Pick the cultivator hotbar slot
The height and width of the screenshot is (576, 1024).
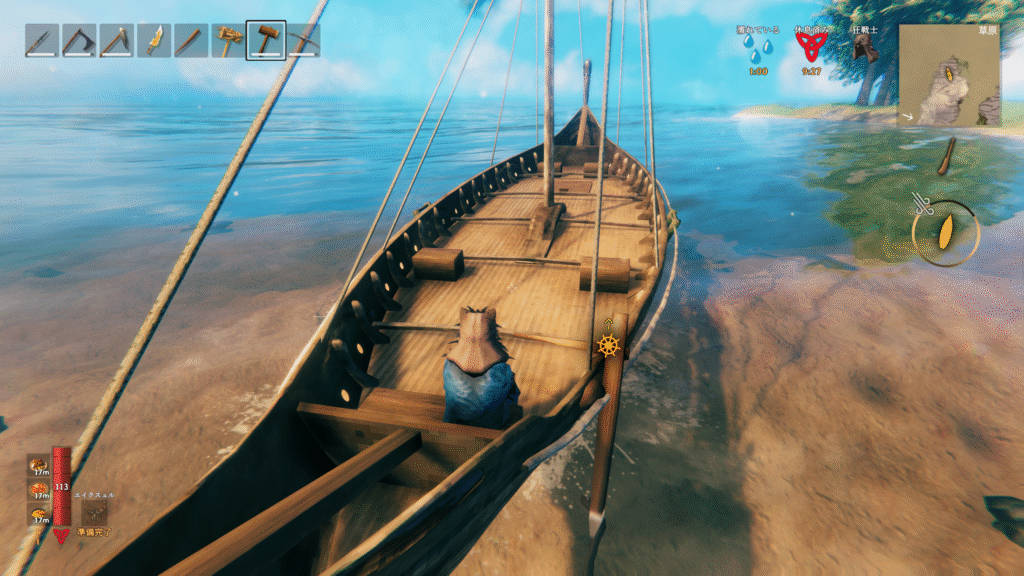[x=229, y=41]
